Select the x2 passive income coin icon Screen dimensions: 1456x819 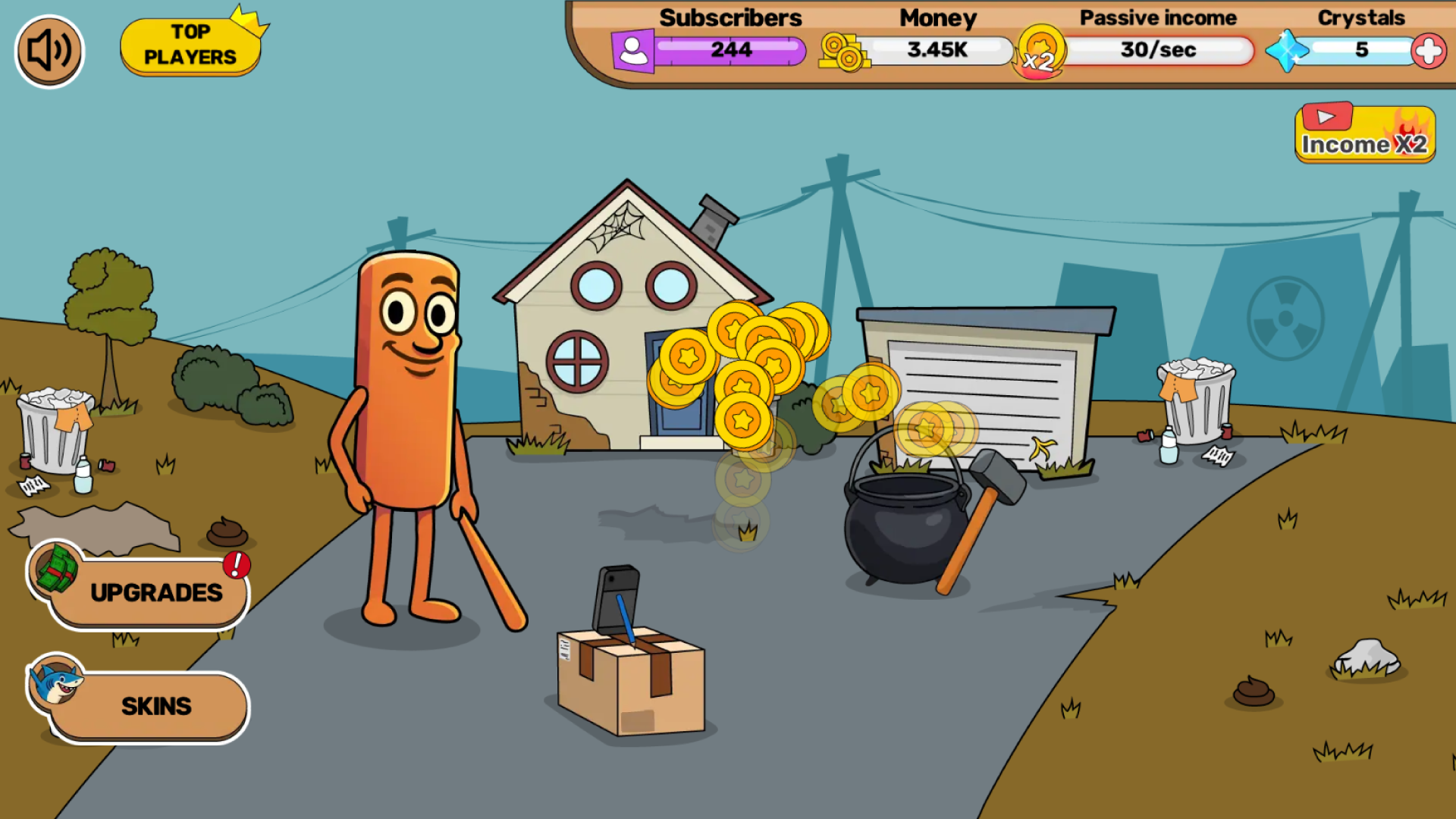point(1040,53)
